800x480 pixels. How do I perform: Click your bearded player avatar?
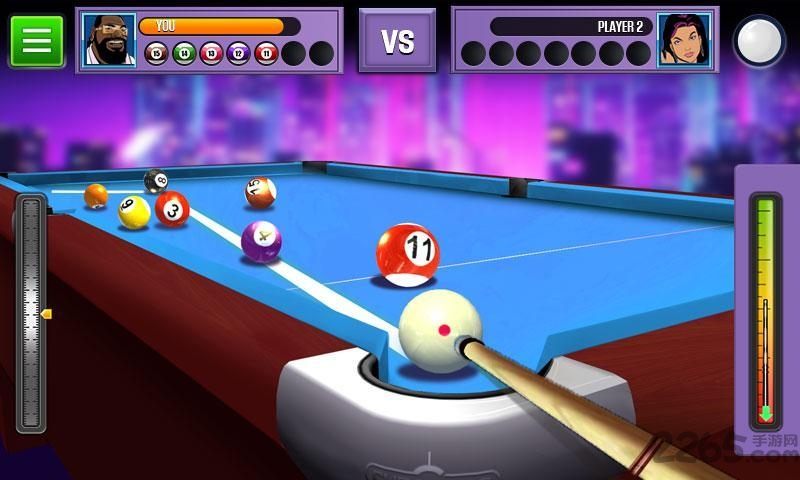tap(108, 40)
